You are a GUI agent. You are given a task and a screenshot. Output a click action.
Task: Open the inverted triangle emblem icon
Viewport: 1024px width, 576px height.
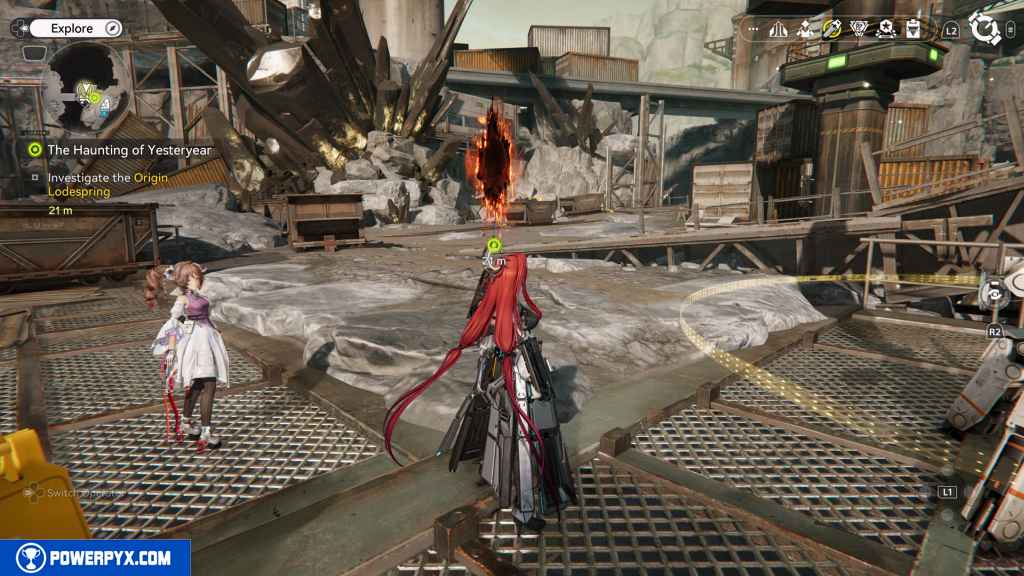[859, 30]
